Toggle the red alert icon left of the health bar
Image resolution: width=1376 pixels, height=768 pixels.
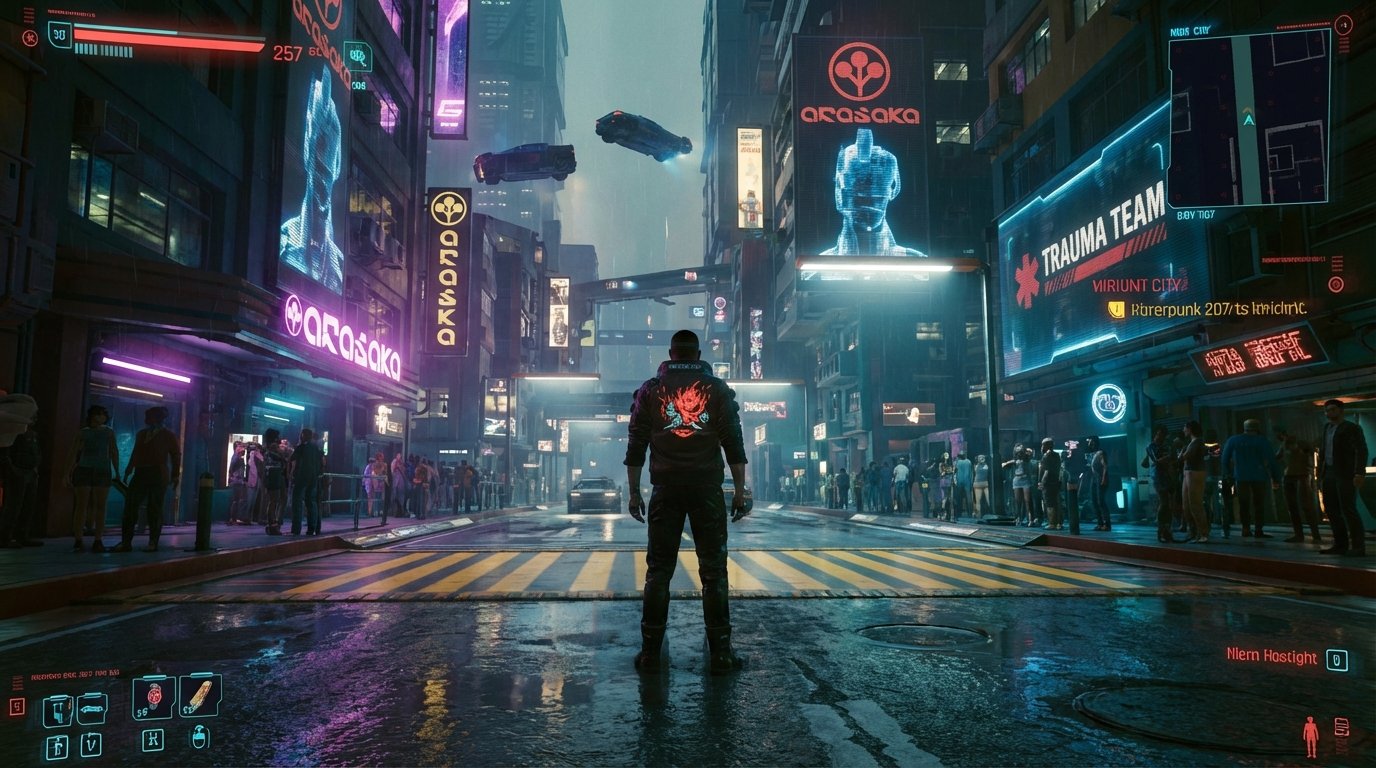coord(31,38)
